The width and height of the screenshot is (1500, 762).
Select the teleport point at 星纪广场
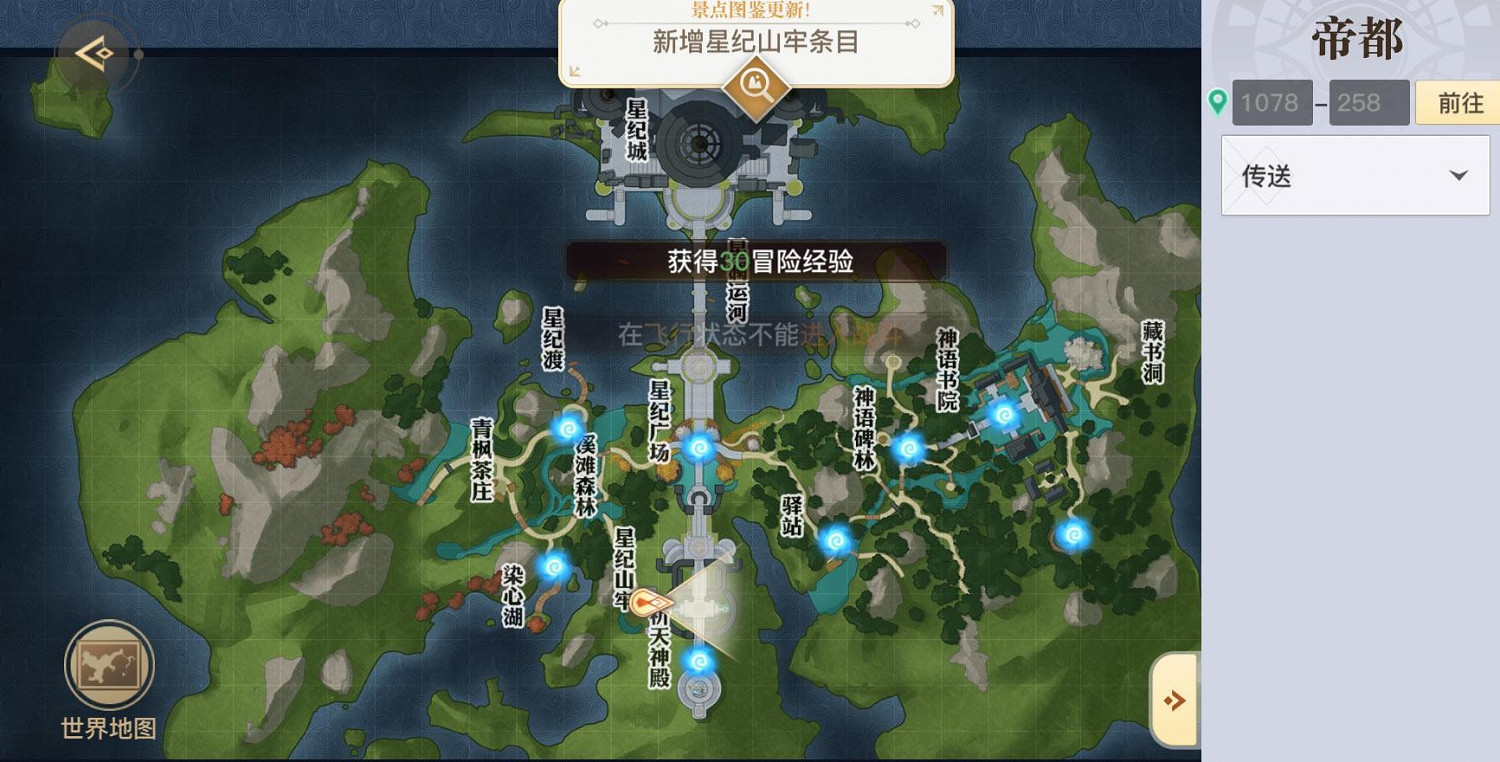(x=698, y=449)
